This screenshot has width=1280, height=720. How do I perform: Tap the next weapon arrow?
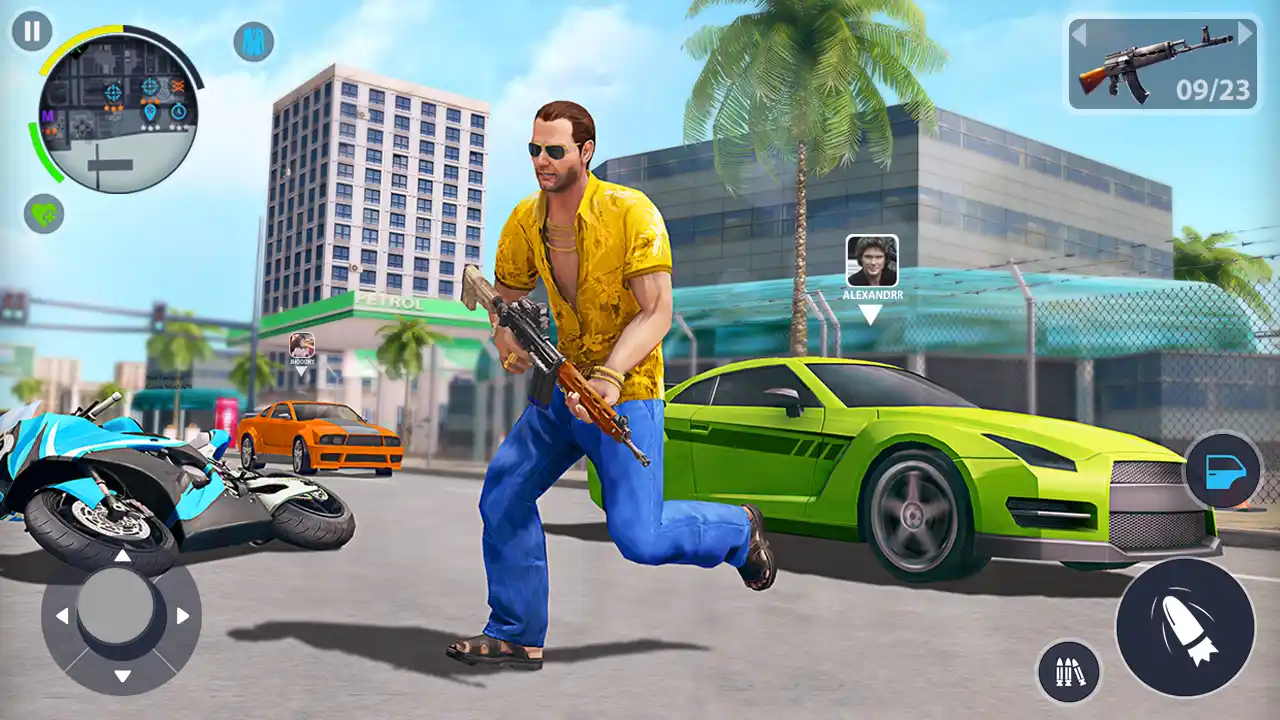pyautogui.click(x=1243, y=35)
